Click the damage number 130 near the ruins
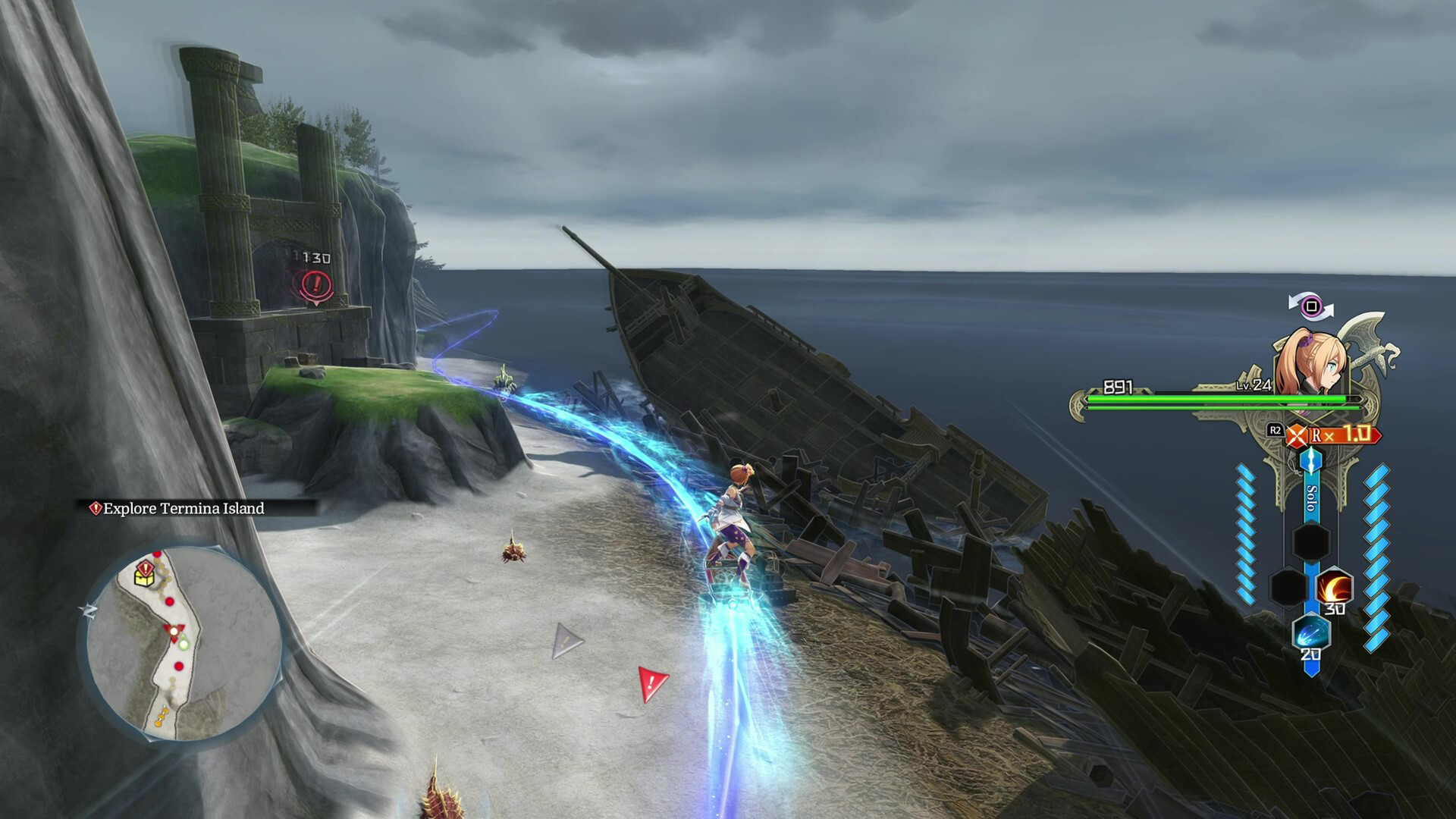 pyautogui.click(x=314, y=259)
